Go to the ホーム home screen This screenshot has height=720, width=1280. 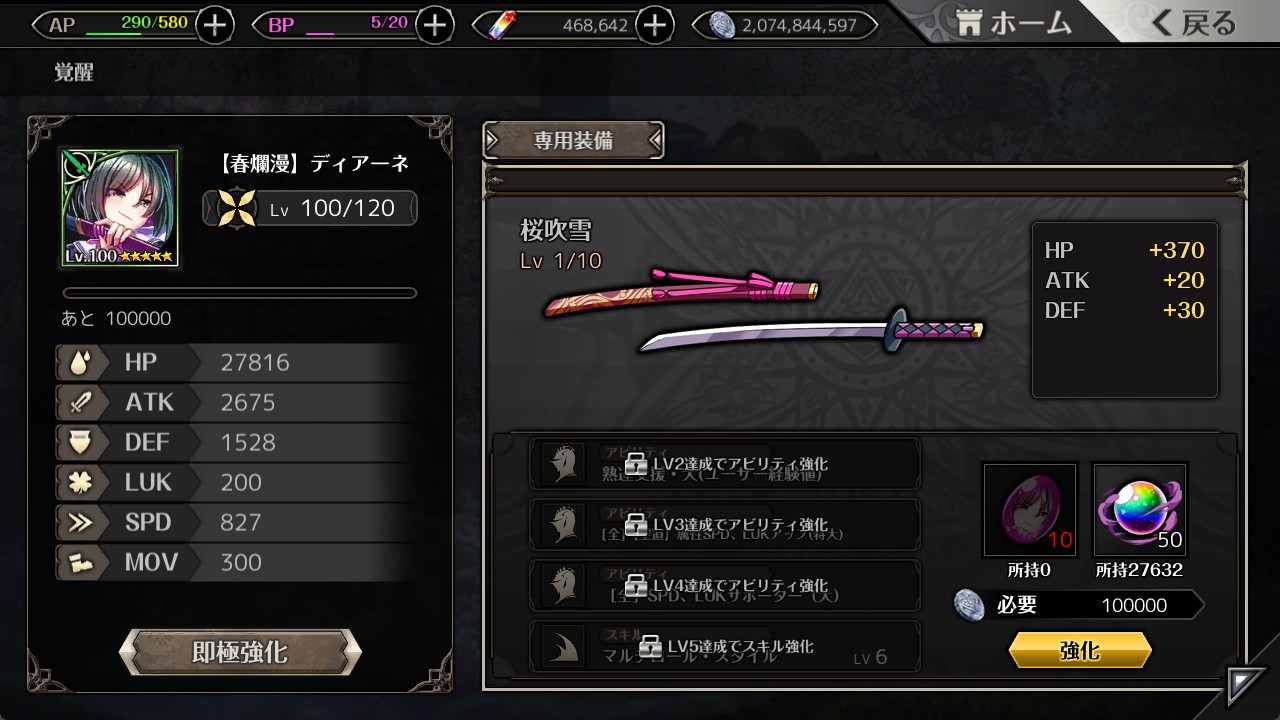point(1014,24)
